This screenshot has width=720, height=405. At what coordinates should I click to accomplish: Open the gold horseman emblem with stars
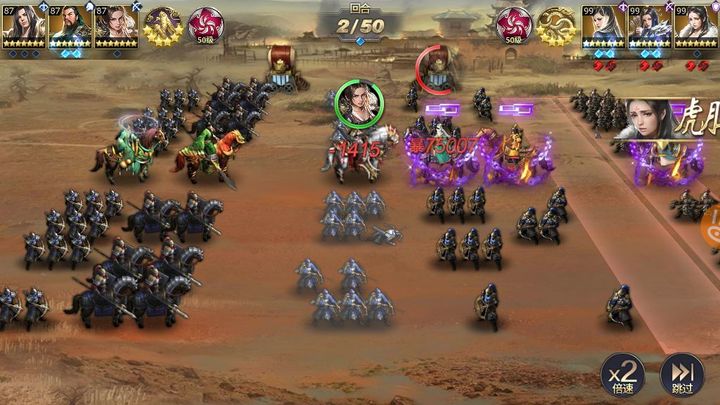[162, 26]
